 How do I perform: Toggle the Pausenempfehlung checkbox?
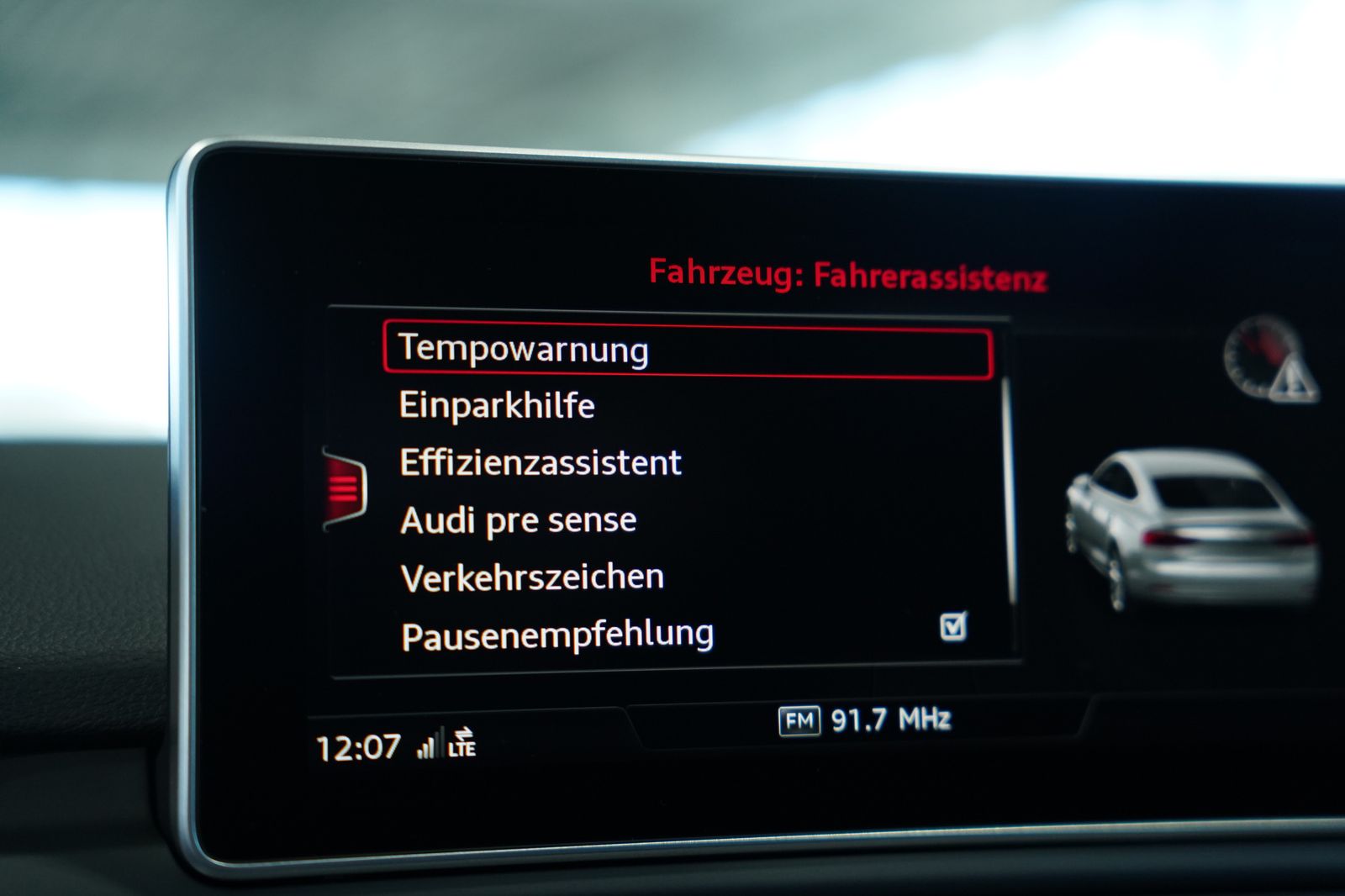(956, 625)
